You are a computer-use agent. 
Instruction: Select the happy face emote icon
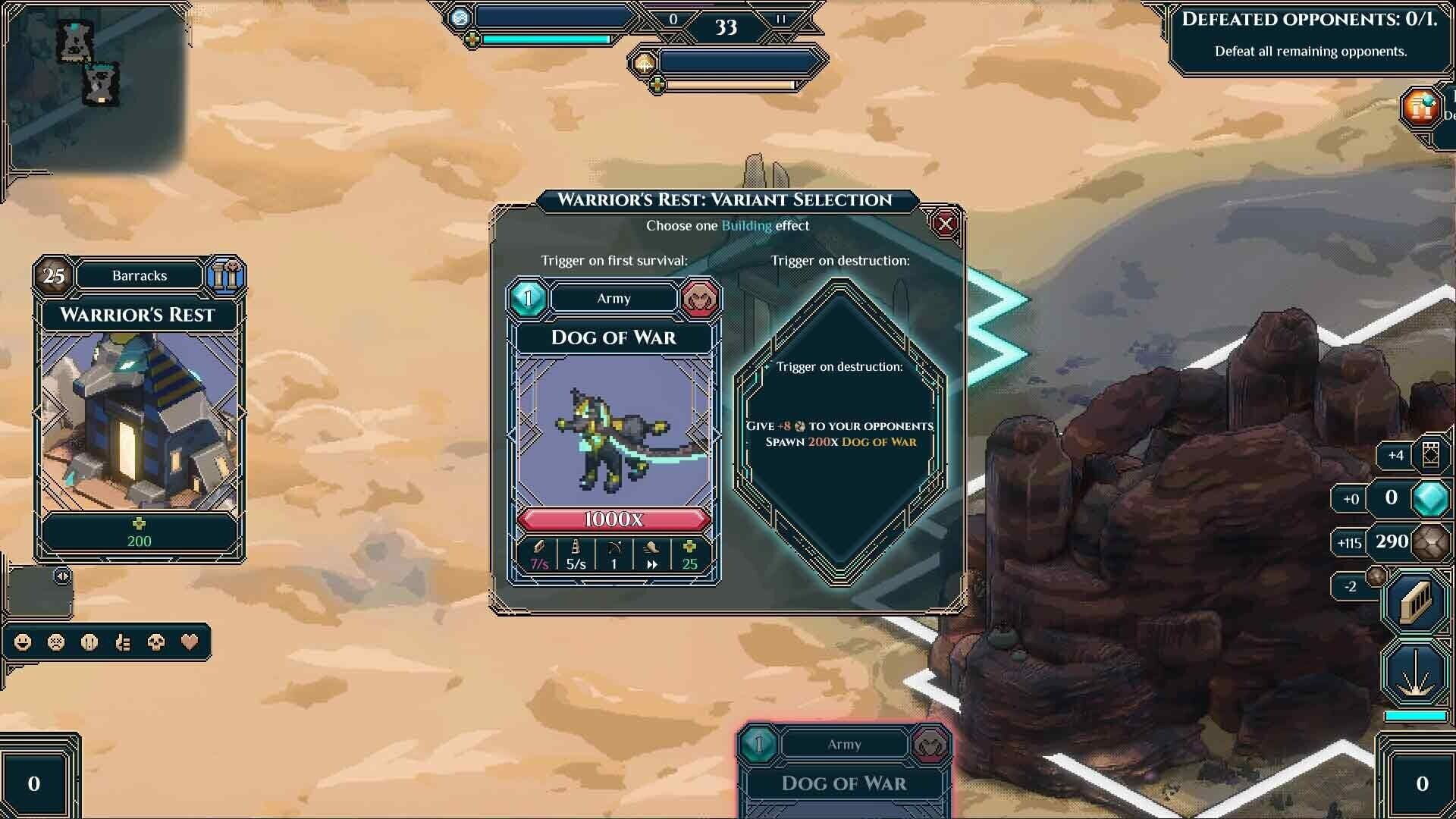[x=22, y=643]
